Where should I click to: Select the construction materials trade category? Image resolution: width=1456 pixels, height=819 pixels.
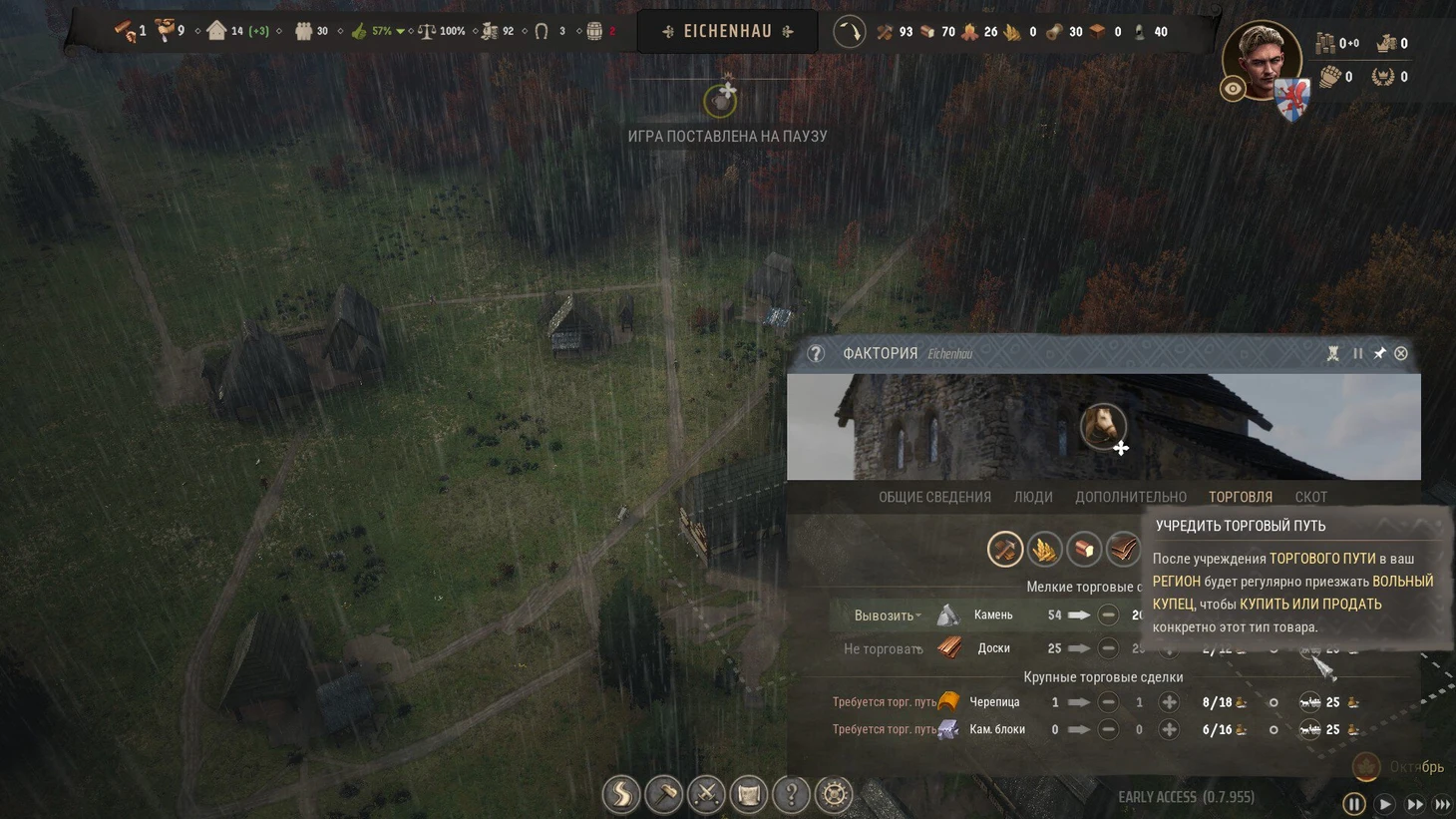[1004, 549]
